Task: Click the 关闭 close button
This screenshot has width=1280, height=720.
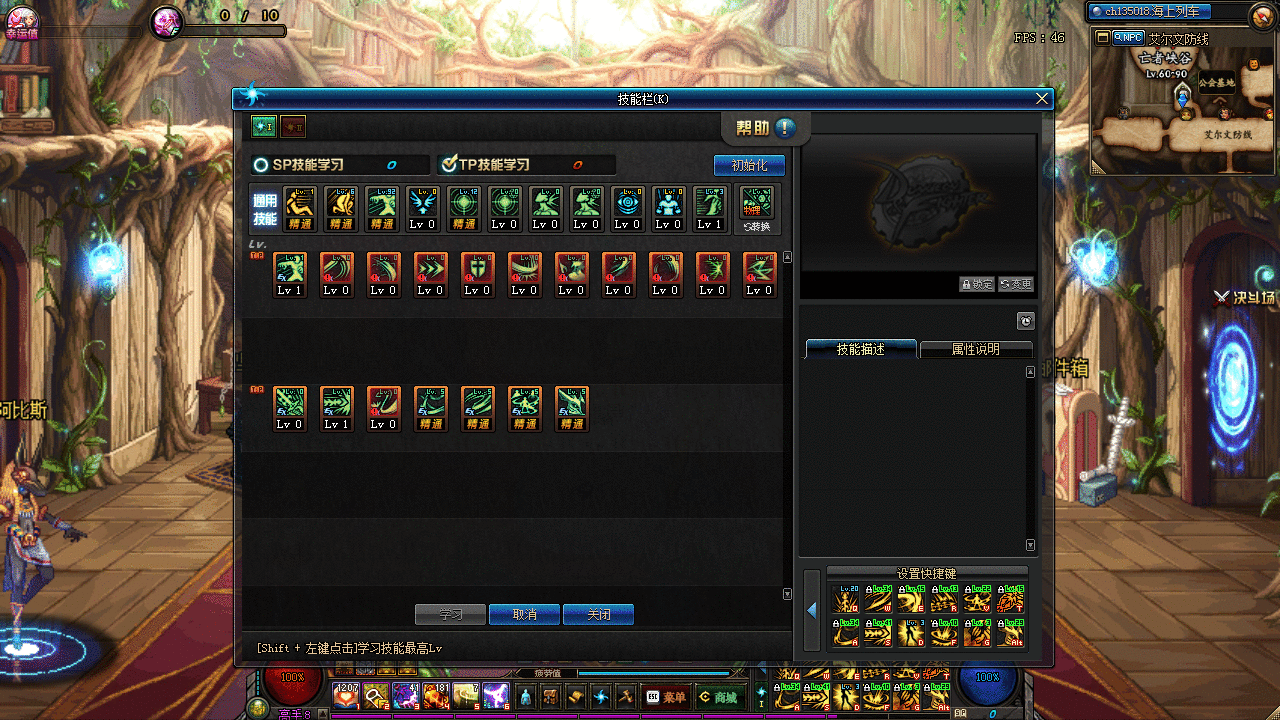Action: tap(598, 614)
